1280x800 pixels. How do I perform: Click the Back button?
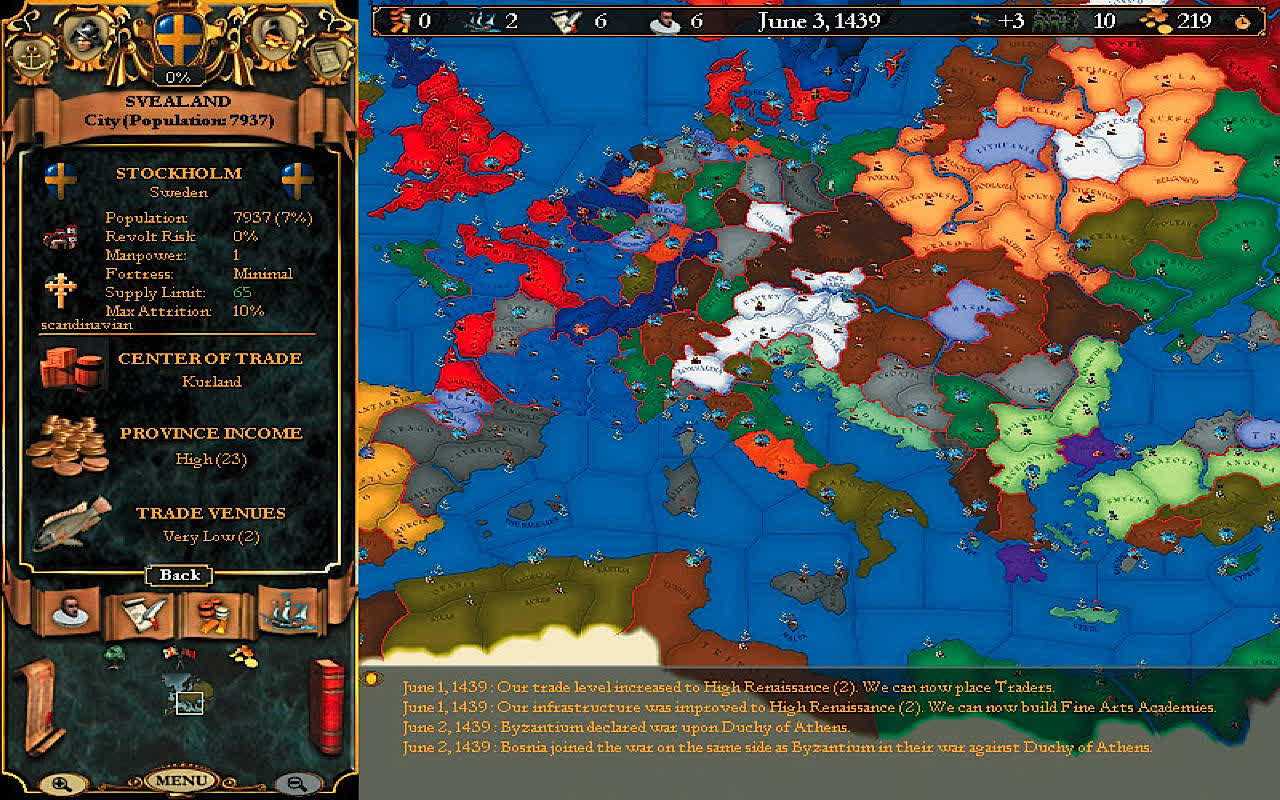click(x=179, y=575)
